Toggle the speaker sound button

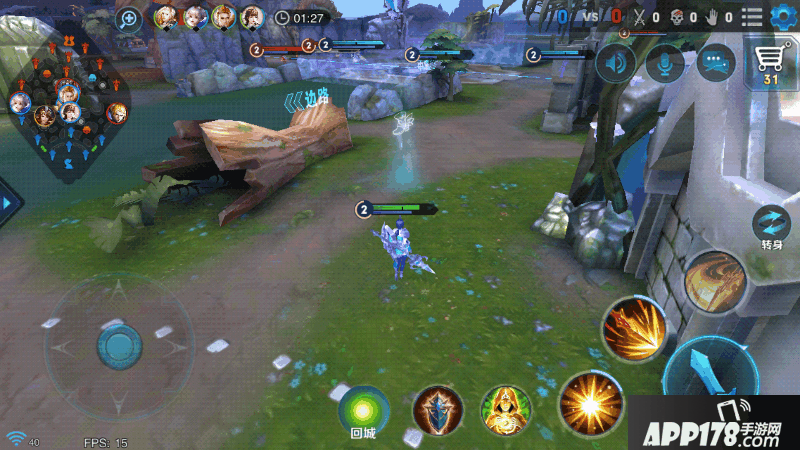click(x=616, y=64)
